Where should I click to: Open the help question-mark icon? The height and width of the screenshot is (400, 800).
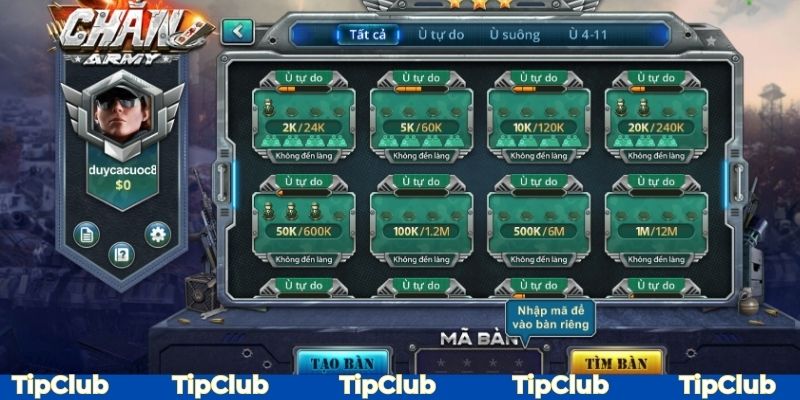(x=121, y=254)
